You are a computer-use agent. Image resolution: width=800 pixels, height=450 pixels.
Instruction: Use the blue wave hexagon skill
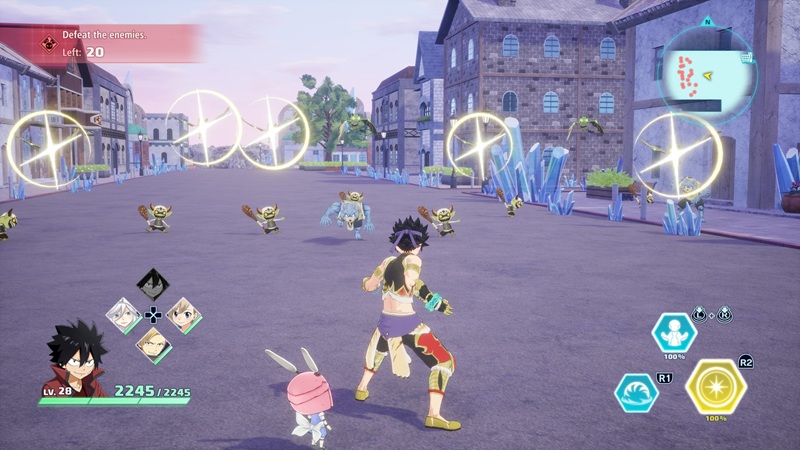click(x=636, y=393)
